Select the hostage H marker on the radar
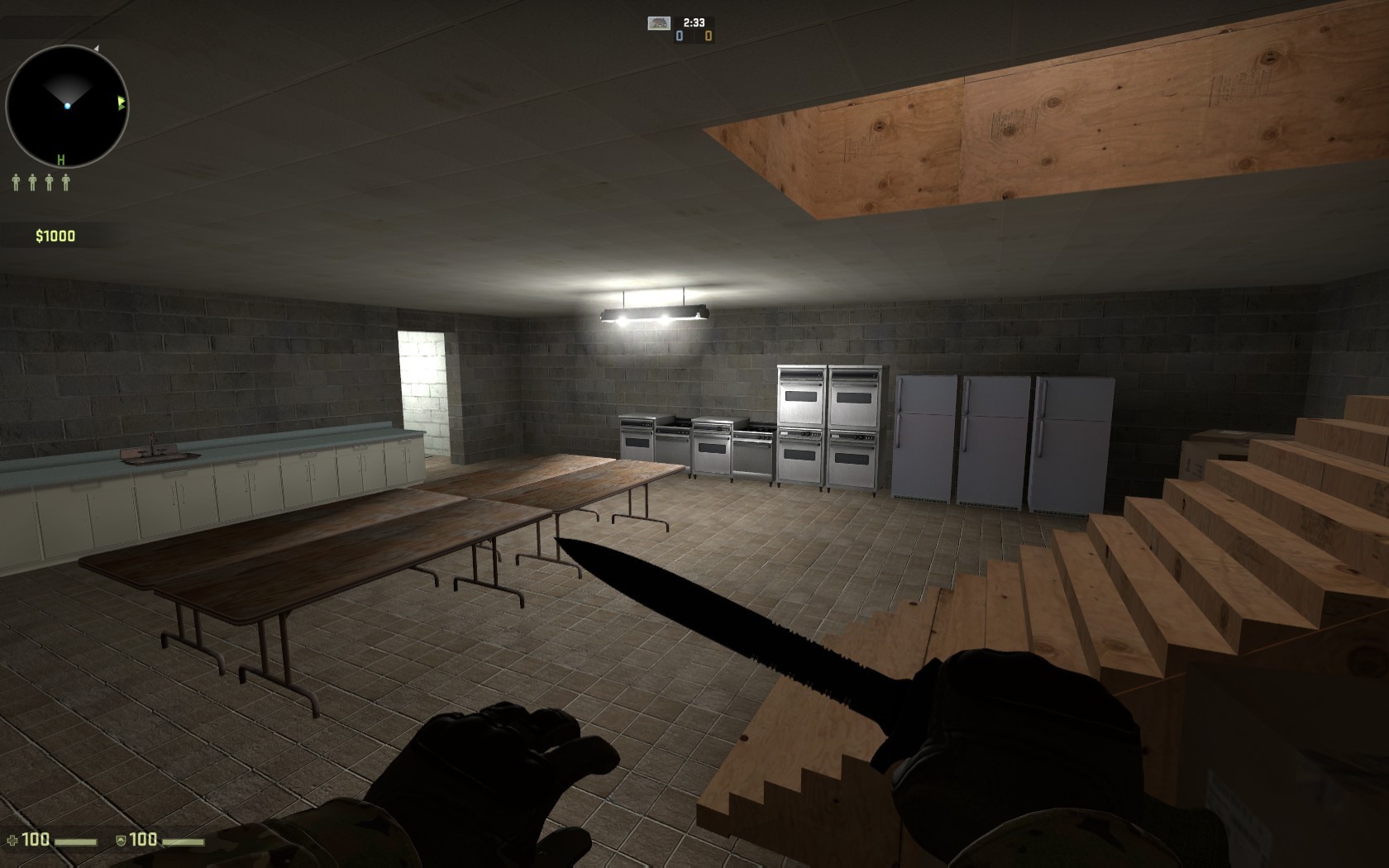 (60, 160)
